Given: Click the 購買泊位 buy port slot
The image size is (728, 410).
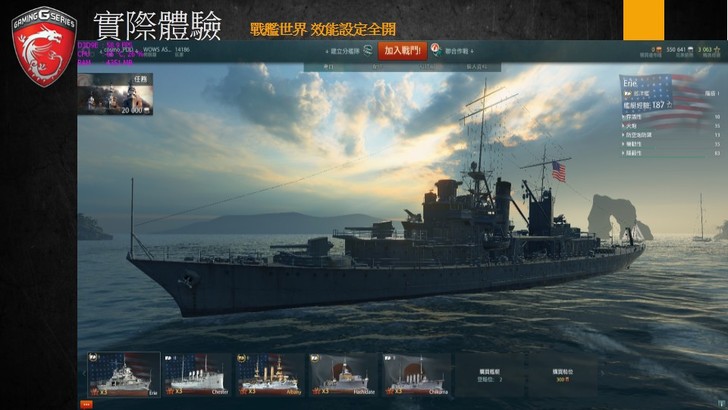Looking at the screenshot, I should pyautogui.click(x=562, y=374).
